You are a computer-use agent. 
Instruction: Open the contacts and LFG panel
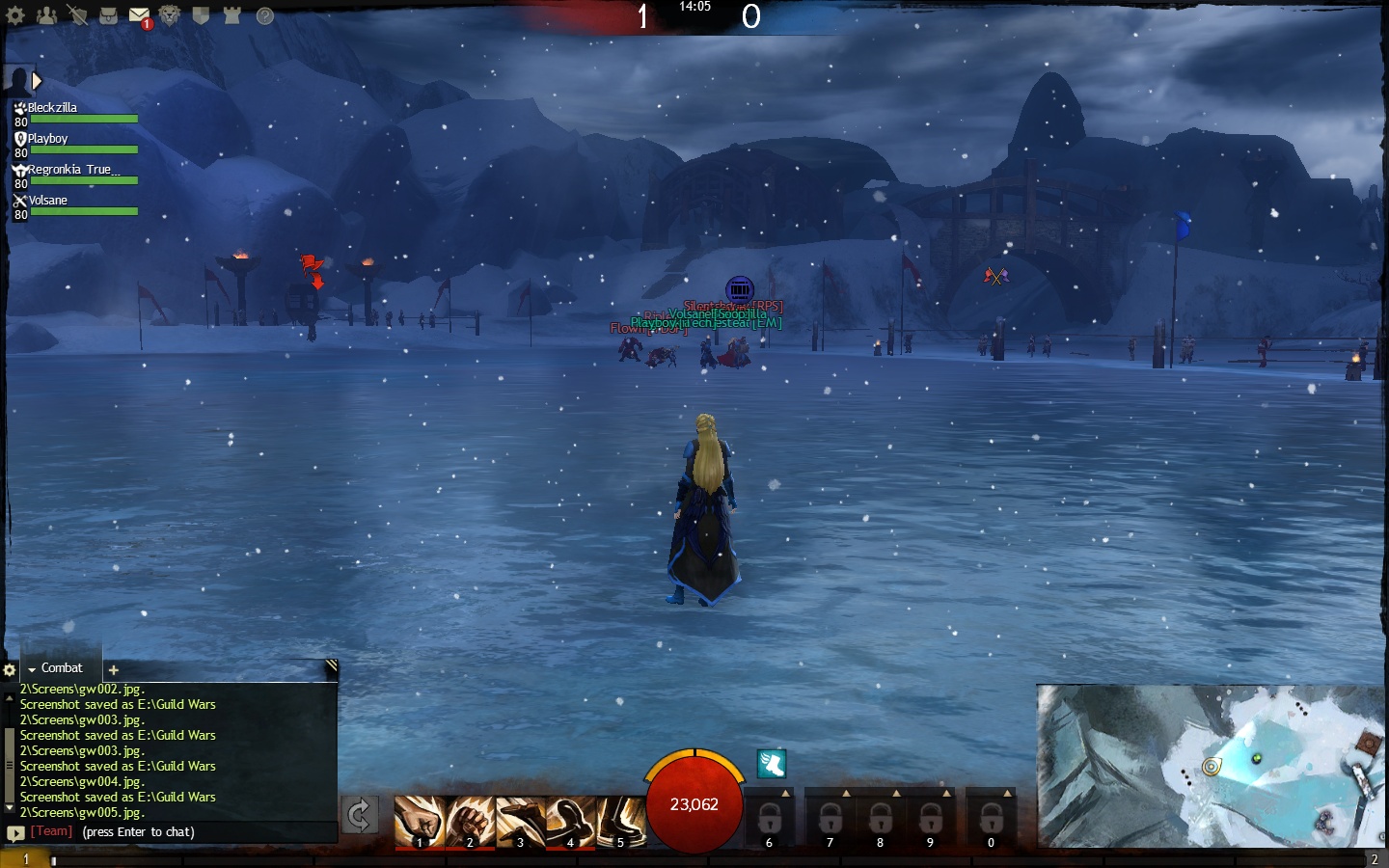pos(46,15)
